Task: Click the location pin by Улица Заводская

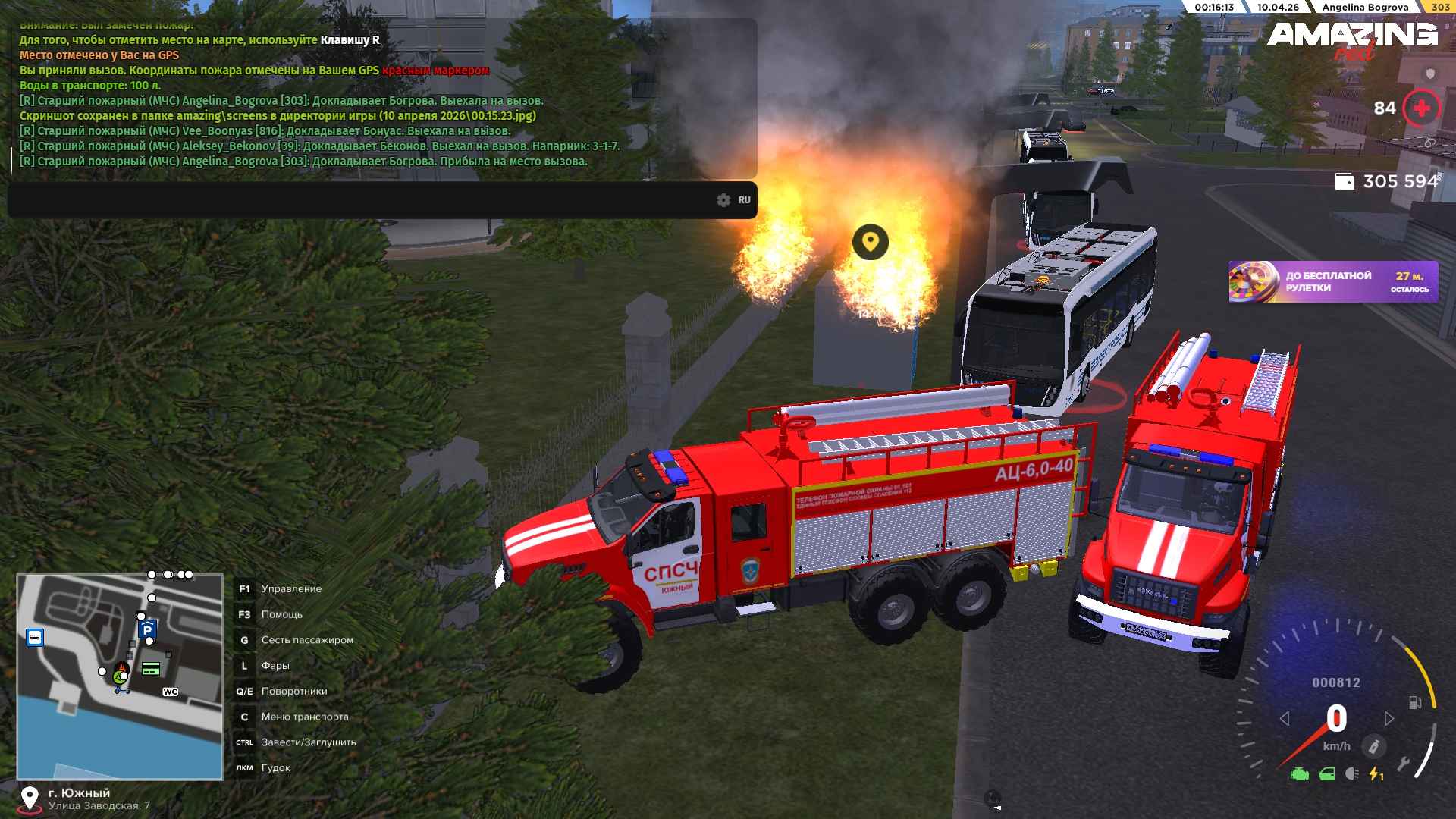Action: pos(29,799)
